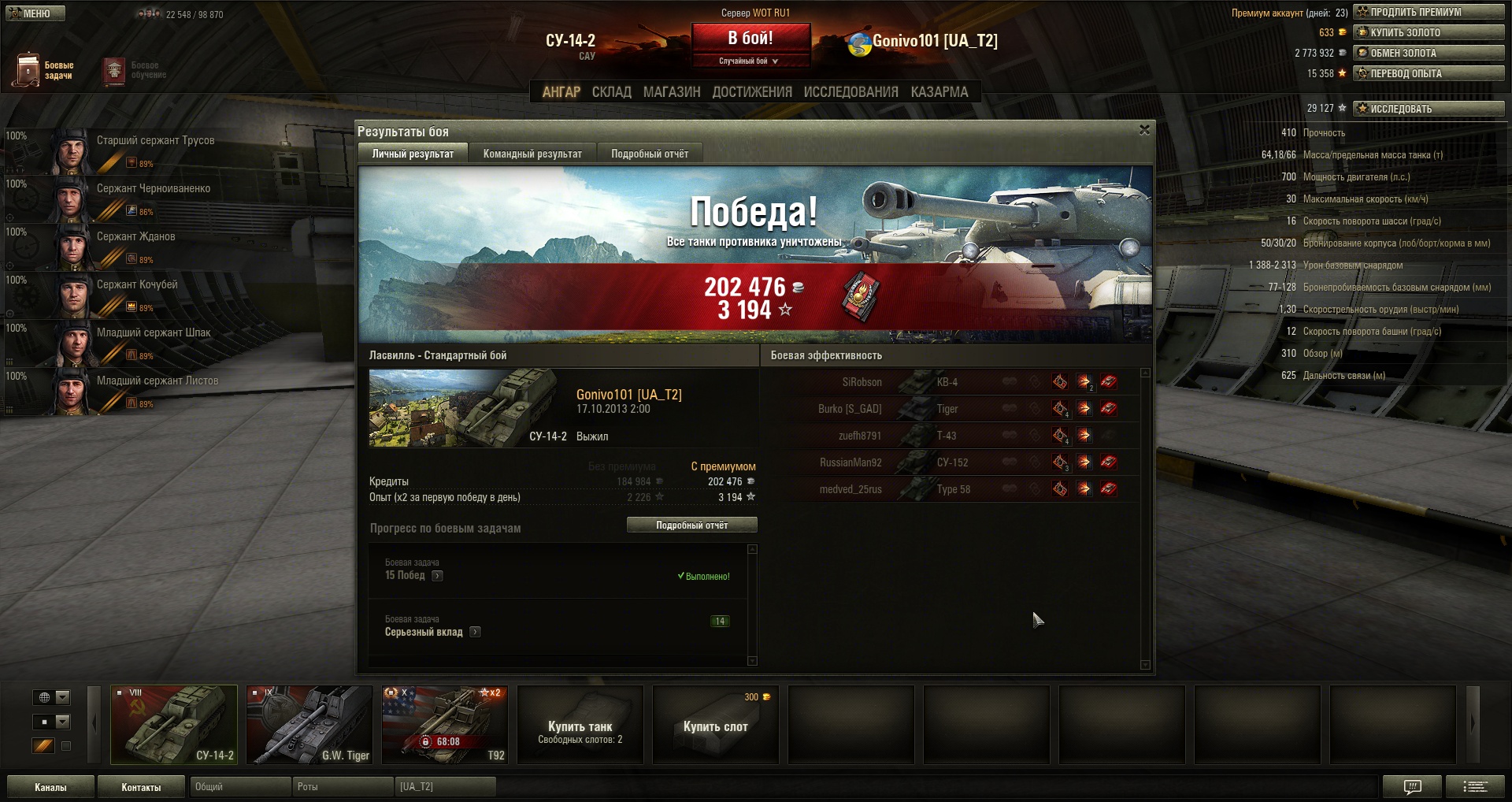The height and width of the screenshot is (802, 1512).
Task: Click the Подробный отчёт button under credits
Action: pos(691,525)
